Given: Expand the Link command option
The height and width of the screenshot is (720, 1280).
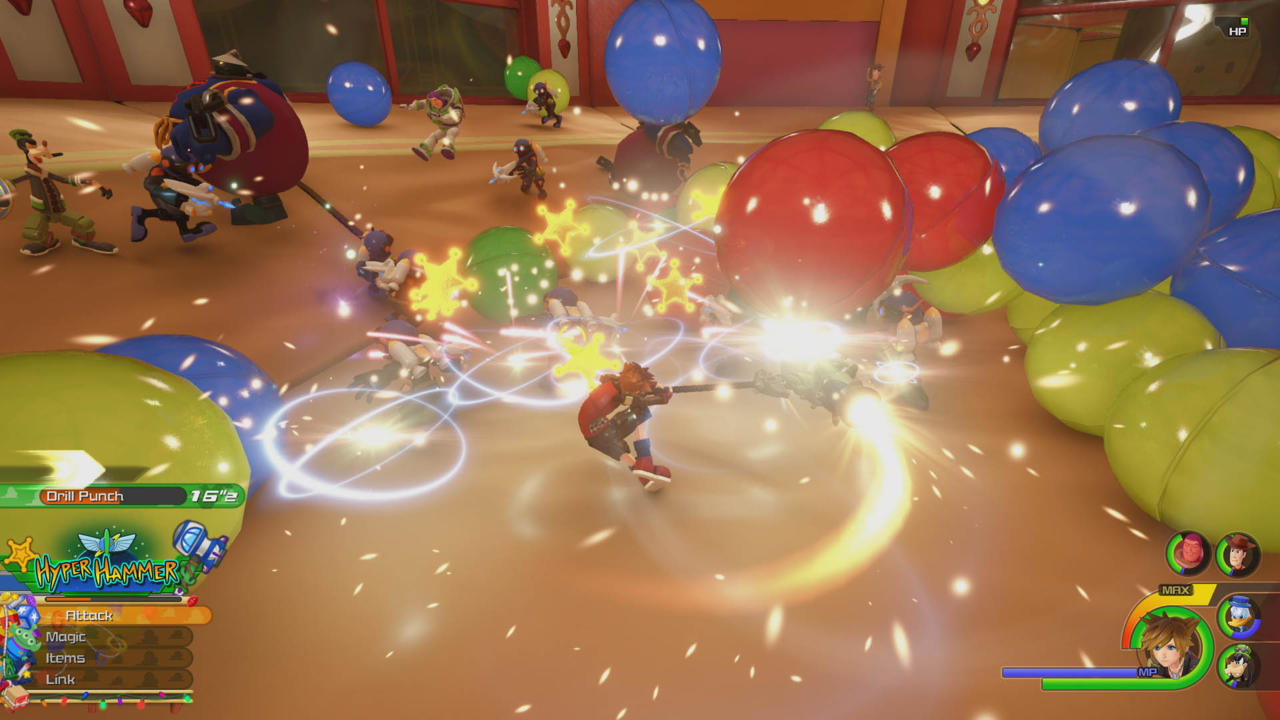Looking at the screenshot, I should click(61, 678).
